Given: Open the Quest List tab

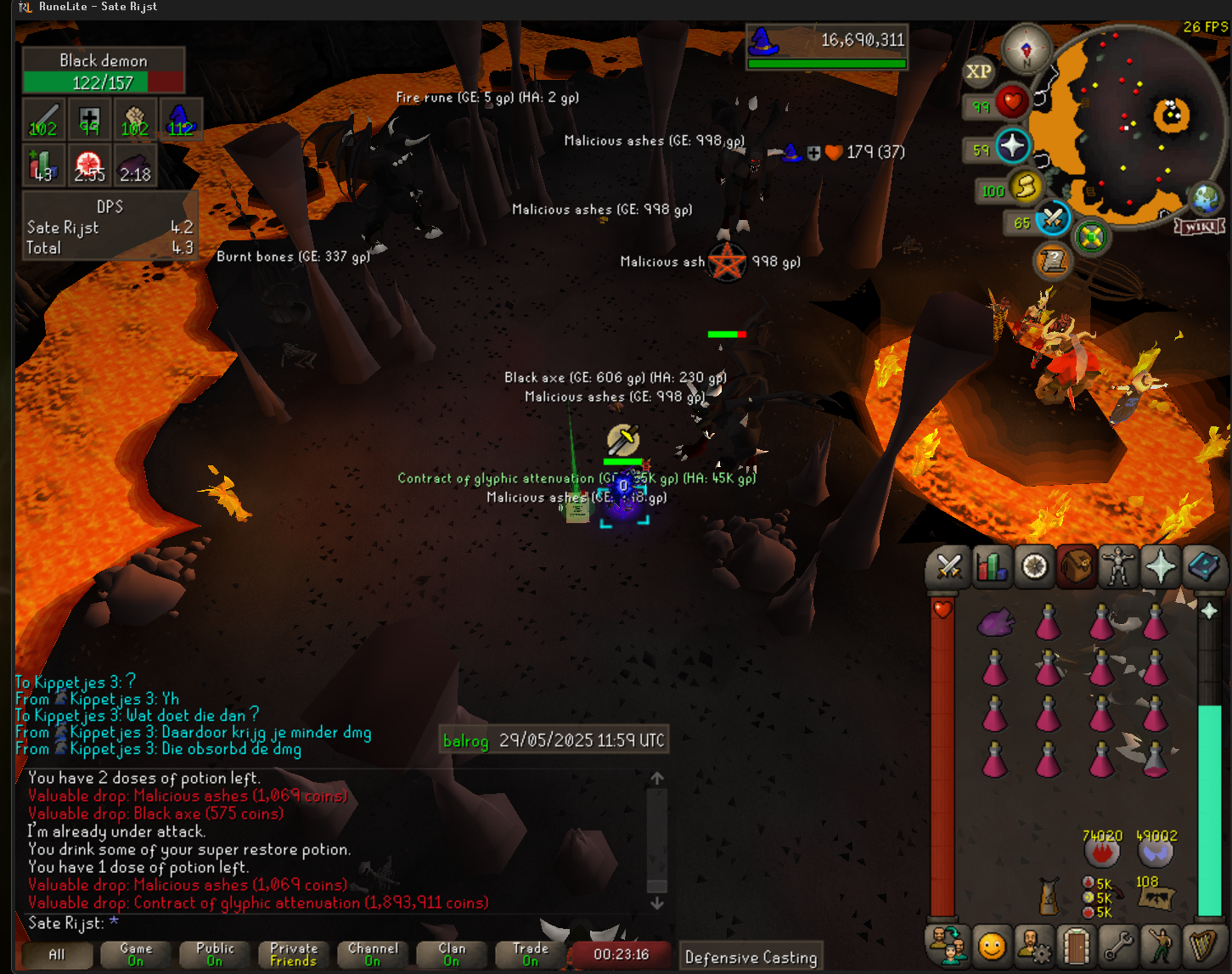Looking at the screenshot, I should pos(1034,566).
